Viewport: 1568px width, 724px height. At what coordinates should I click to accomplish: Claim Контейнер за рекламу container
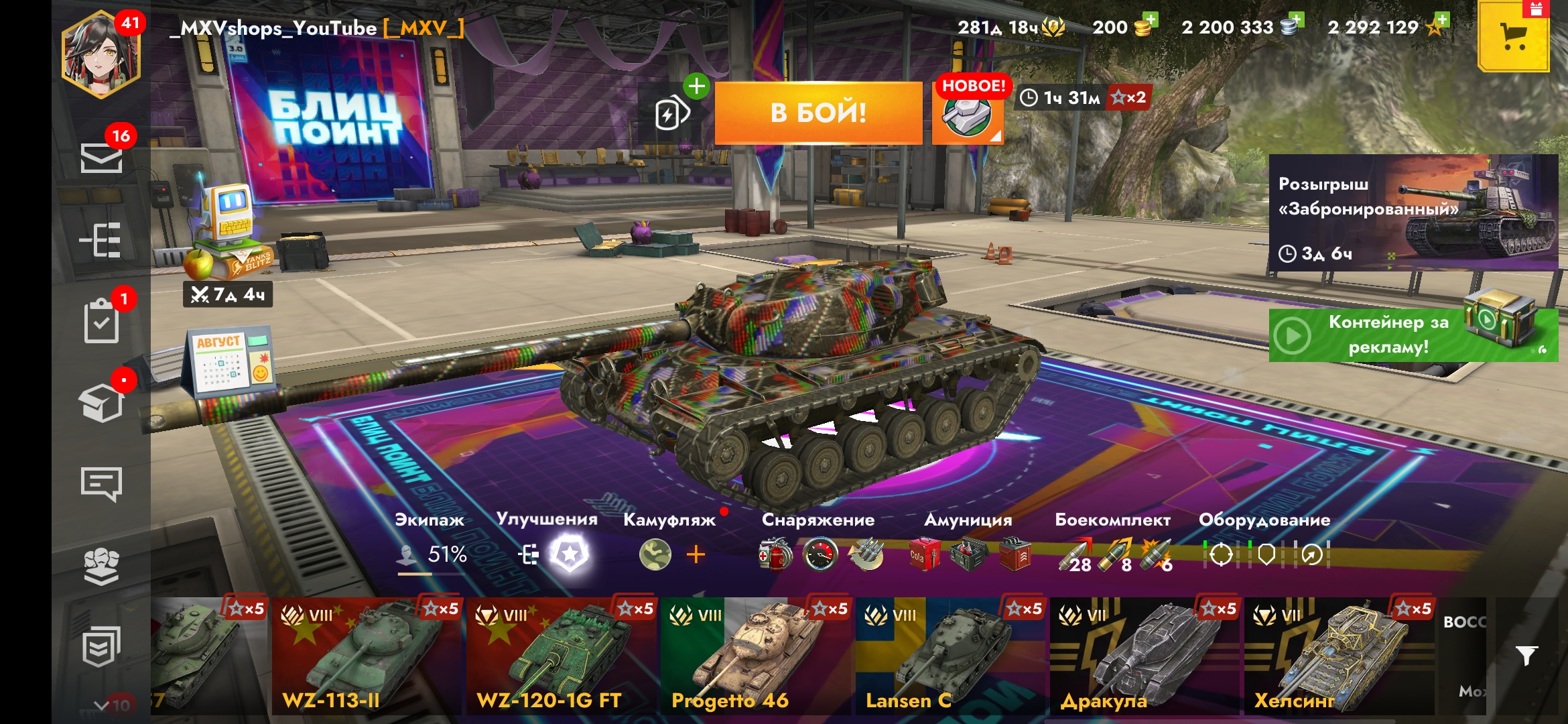coord(1413,335)
